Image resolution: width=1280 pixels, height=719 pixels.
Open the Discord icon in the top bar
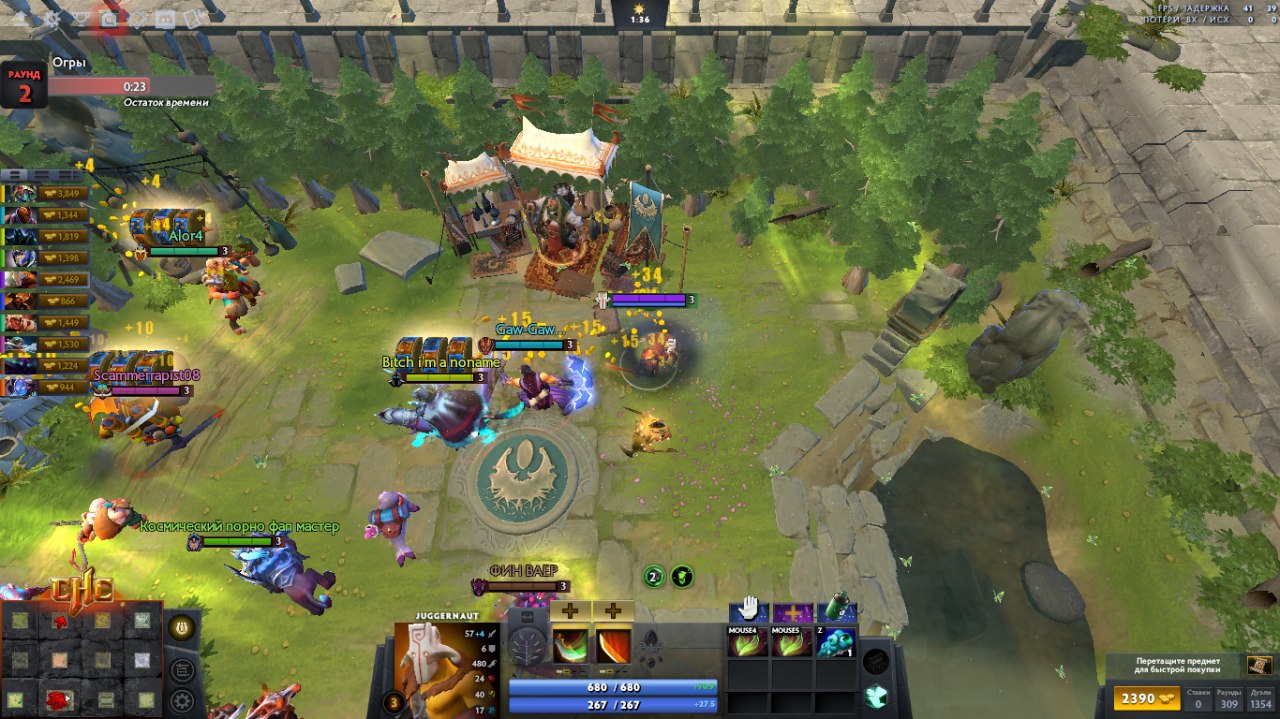point(165,17)
